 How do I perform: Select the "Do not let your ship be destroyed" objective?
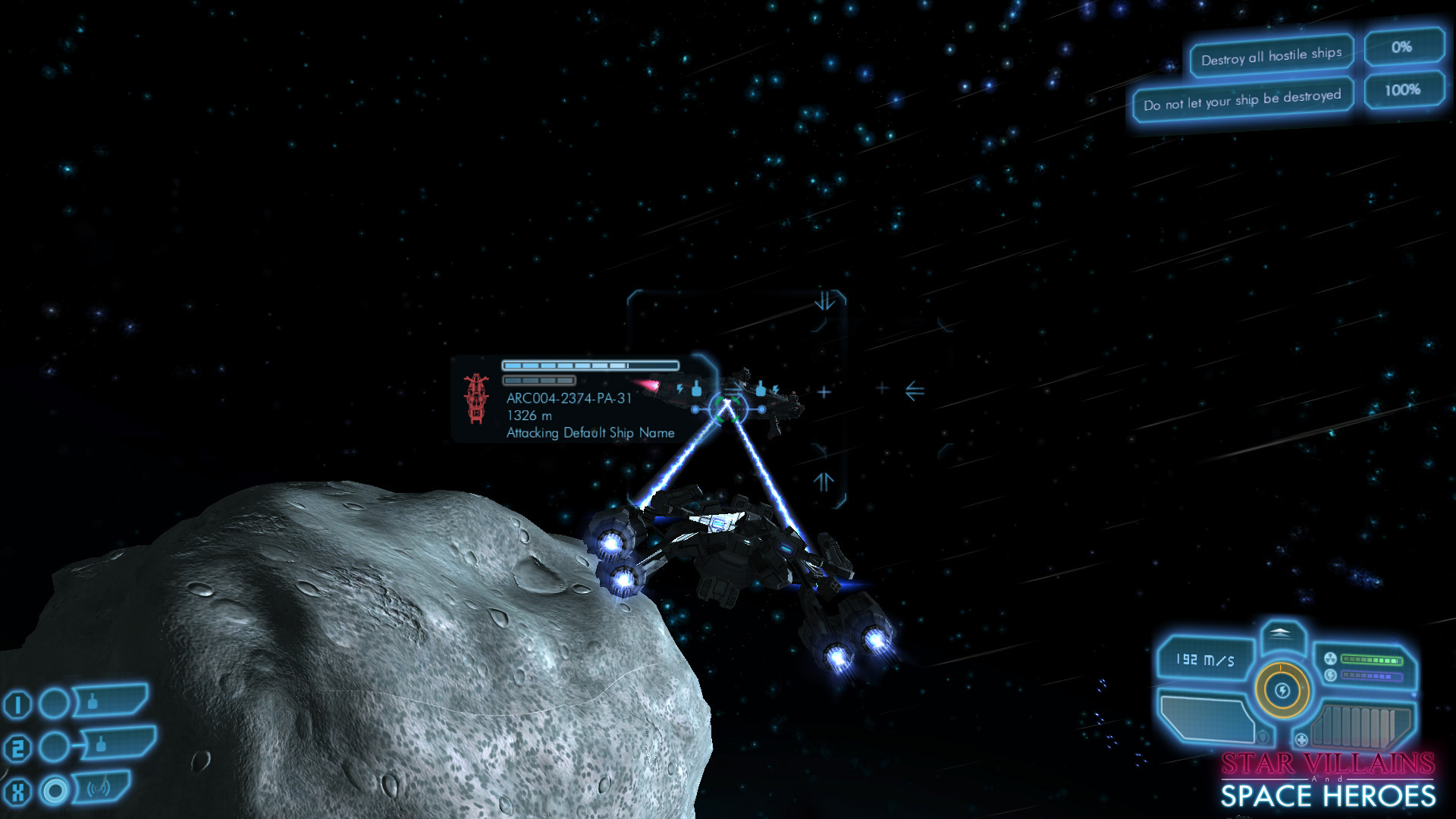(1242, 100)
